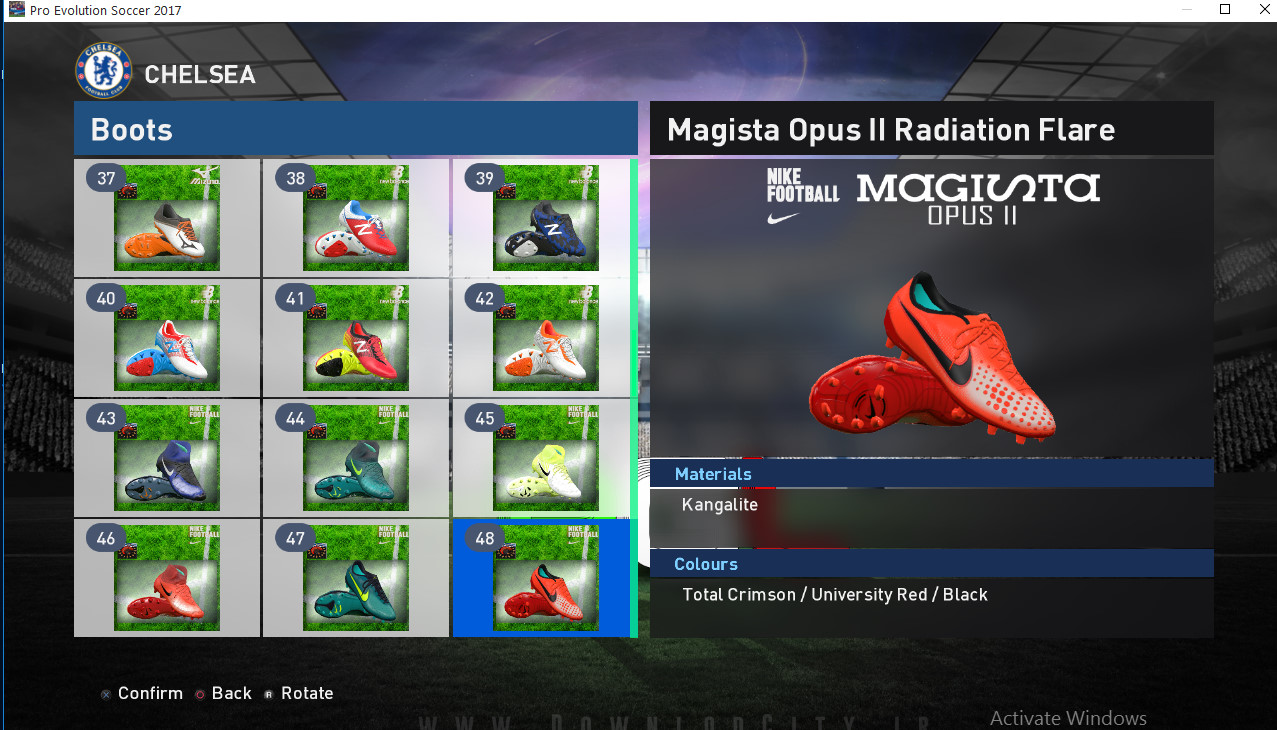This screenshot has height=730, width=1277.
Task: Select Nike boot tile number 47
Action: pos(355,578)
